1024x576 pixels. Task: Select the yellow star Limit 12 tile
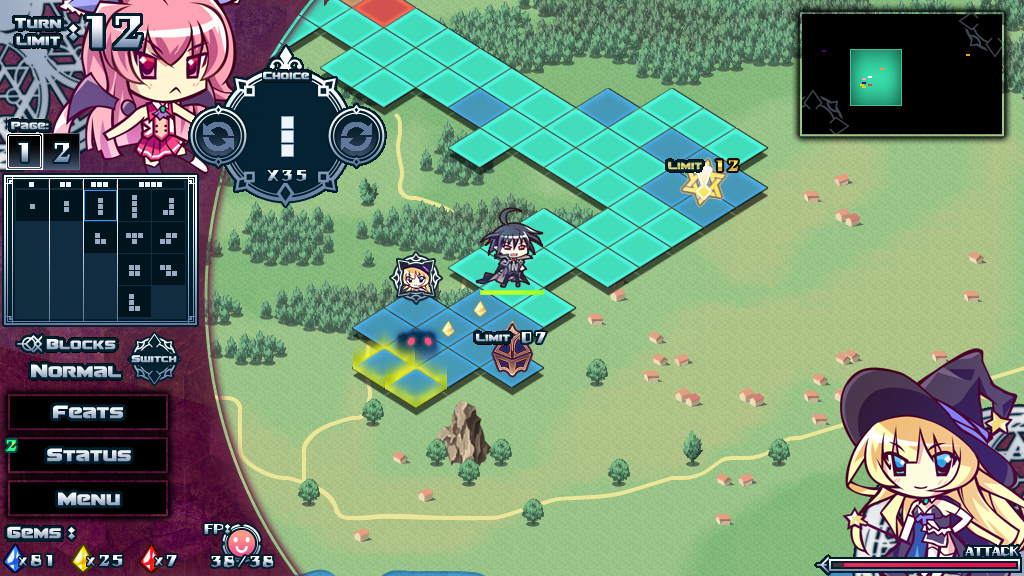pyautogui.click(x=703, y=183)
